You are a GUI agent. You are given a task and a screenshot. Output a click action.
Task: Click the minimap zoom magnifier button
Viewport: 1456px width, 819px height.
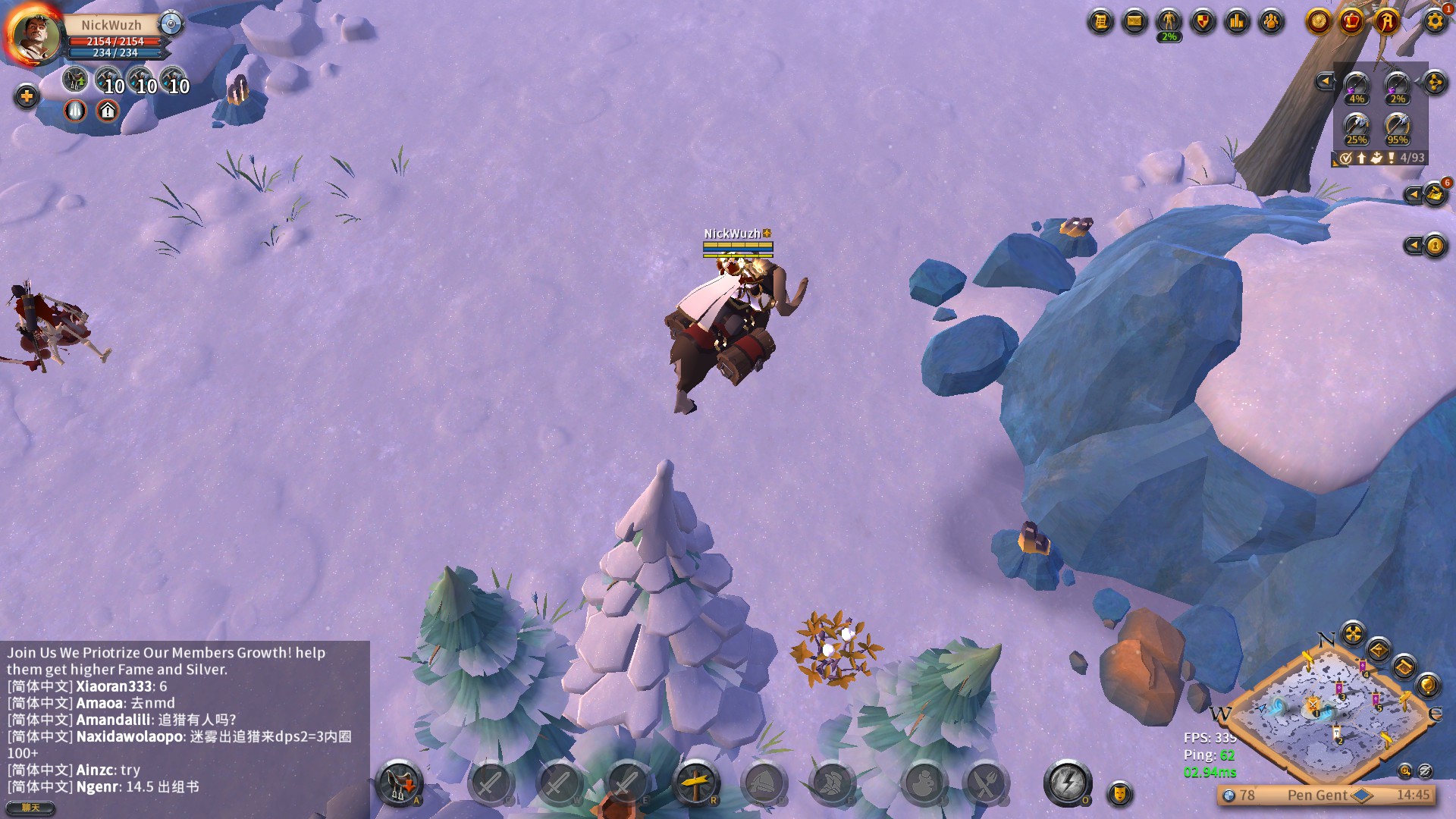1405,770
